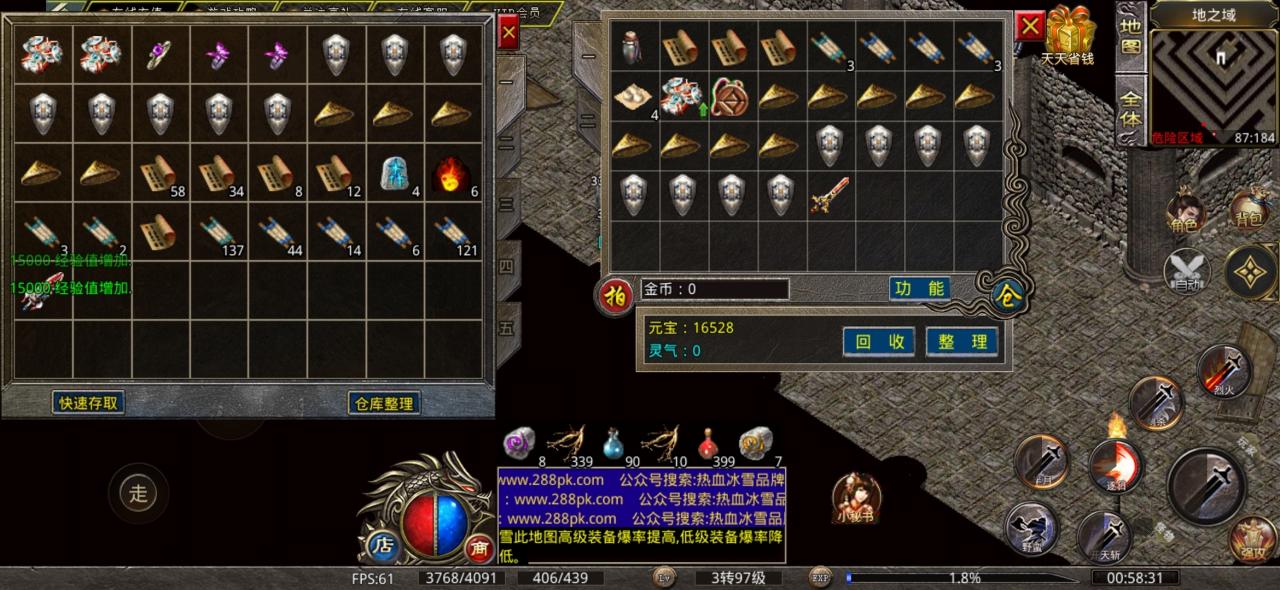Open the 角色 character sheet

pyautogui.click(x=1187, y=213)
